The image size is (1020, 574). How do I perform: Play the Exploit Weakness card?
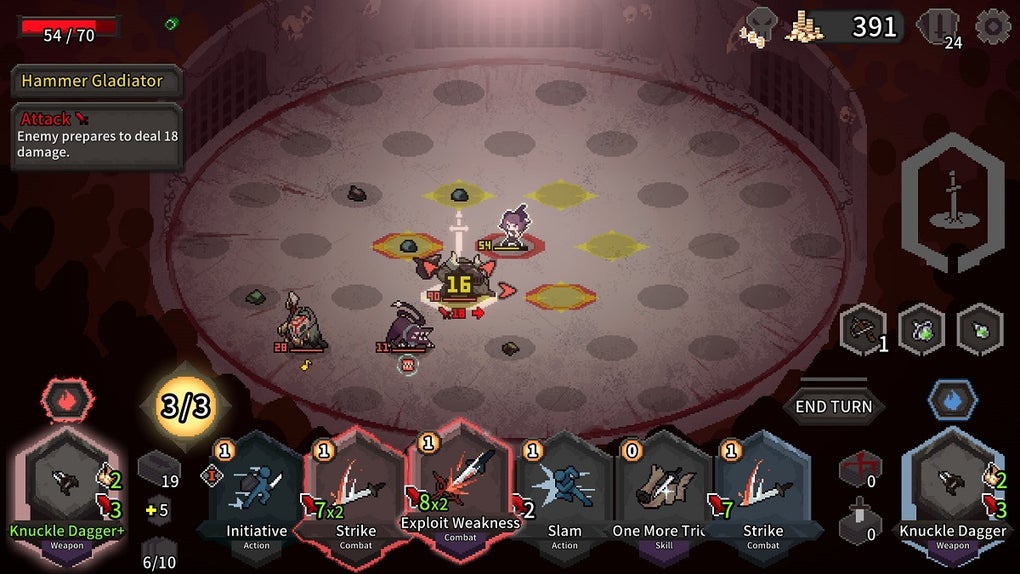(459, 480)
